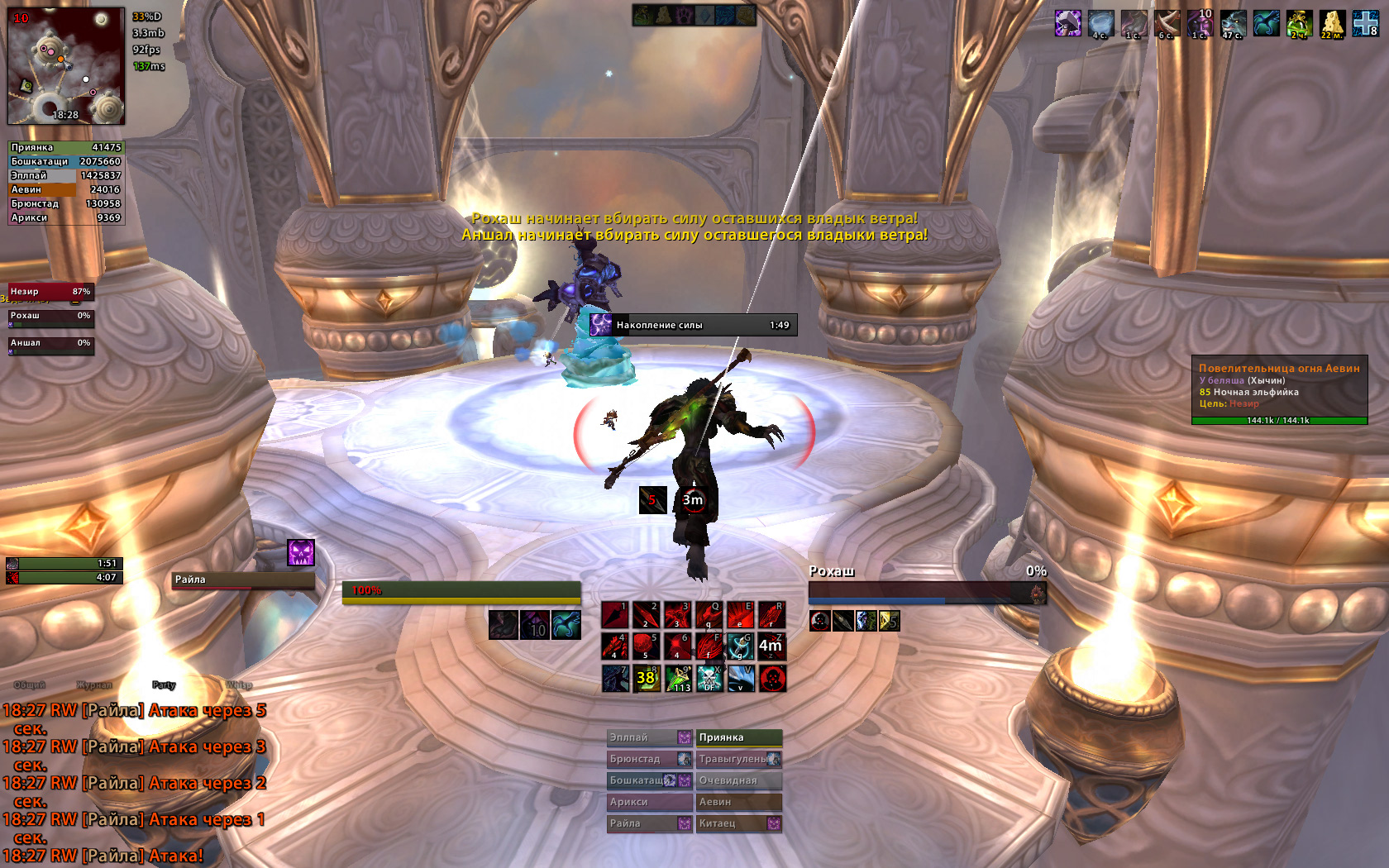Select Китаец in the raid frames
1389x868 pixels.
[738, 823]
